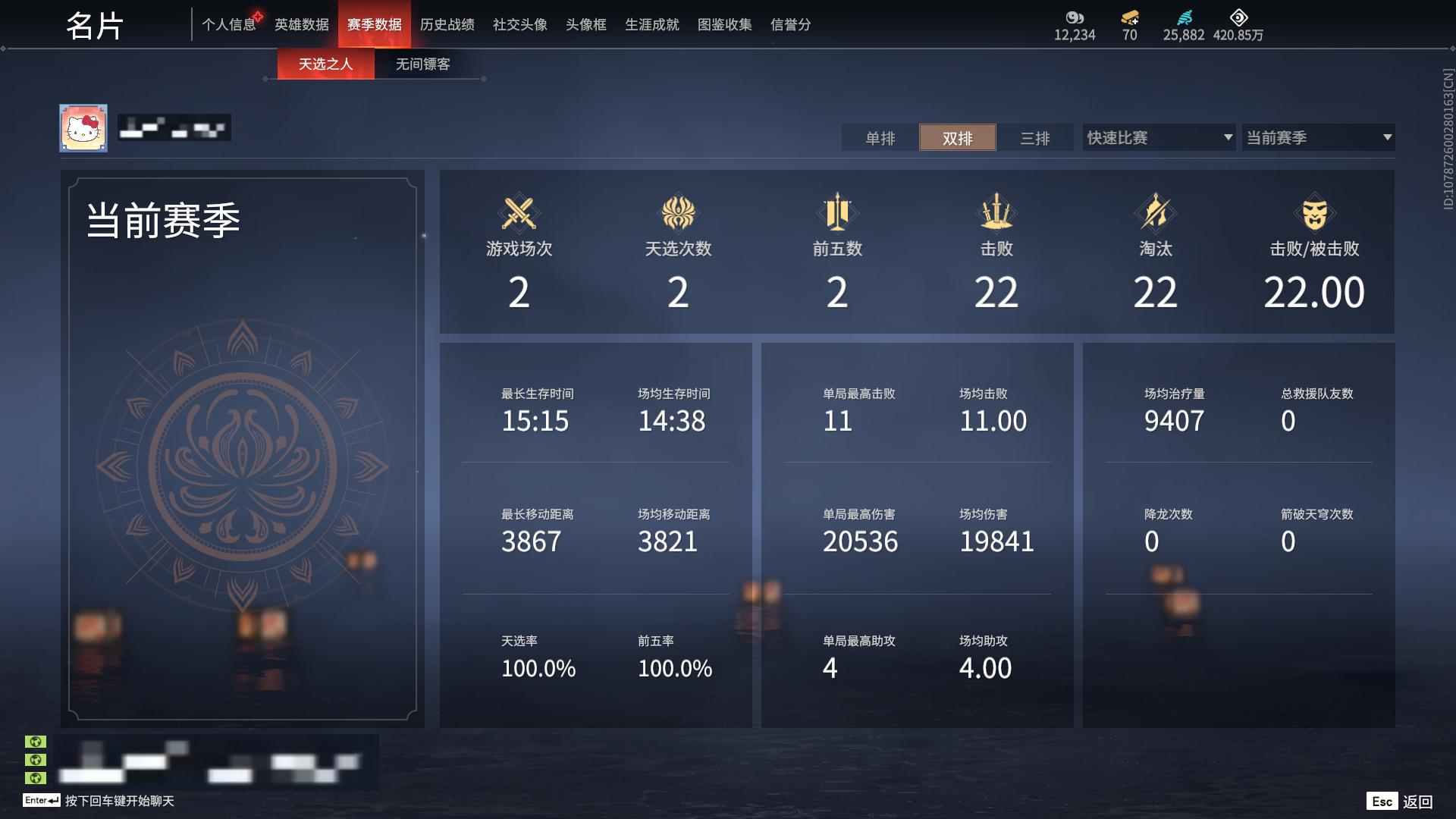
Task: Open 图鉴收集 collection page
Action: (724, 24)
